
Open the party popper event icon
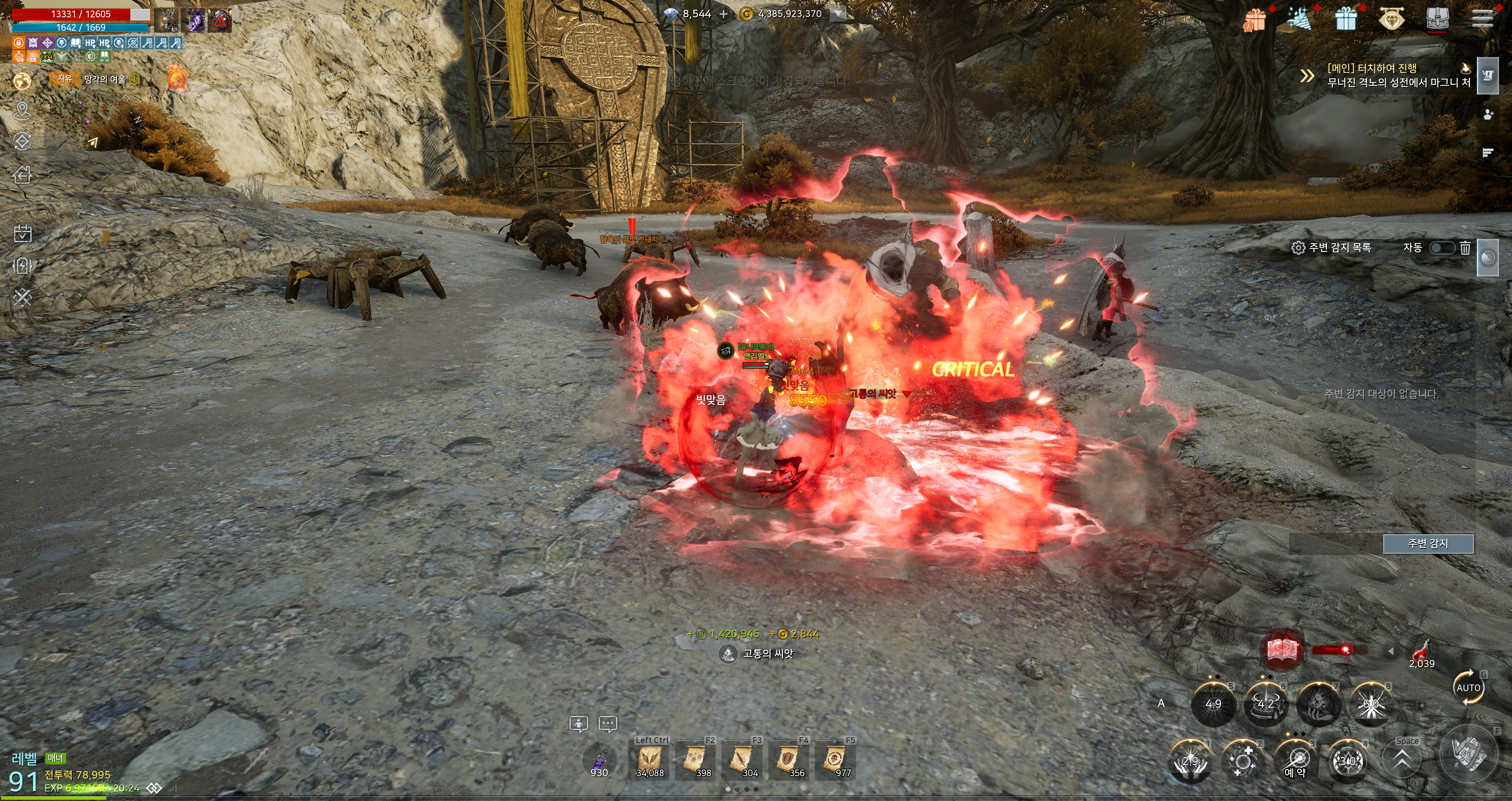tap(1300, 19)
